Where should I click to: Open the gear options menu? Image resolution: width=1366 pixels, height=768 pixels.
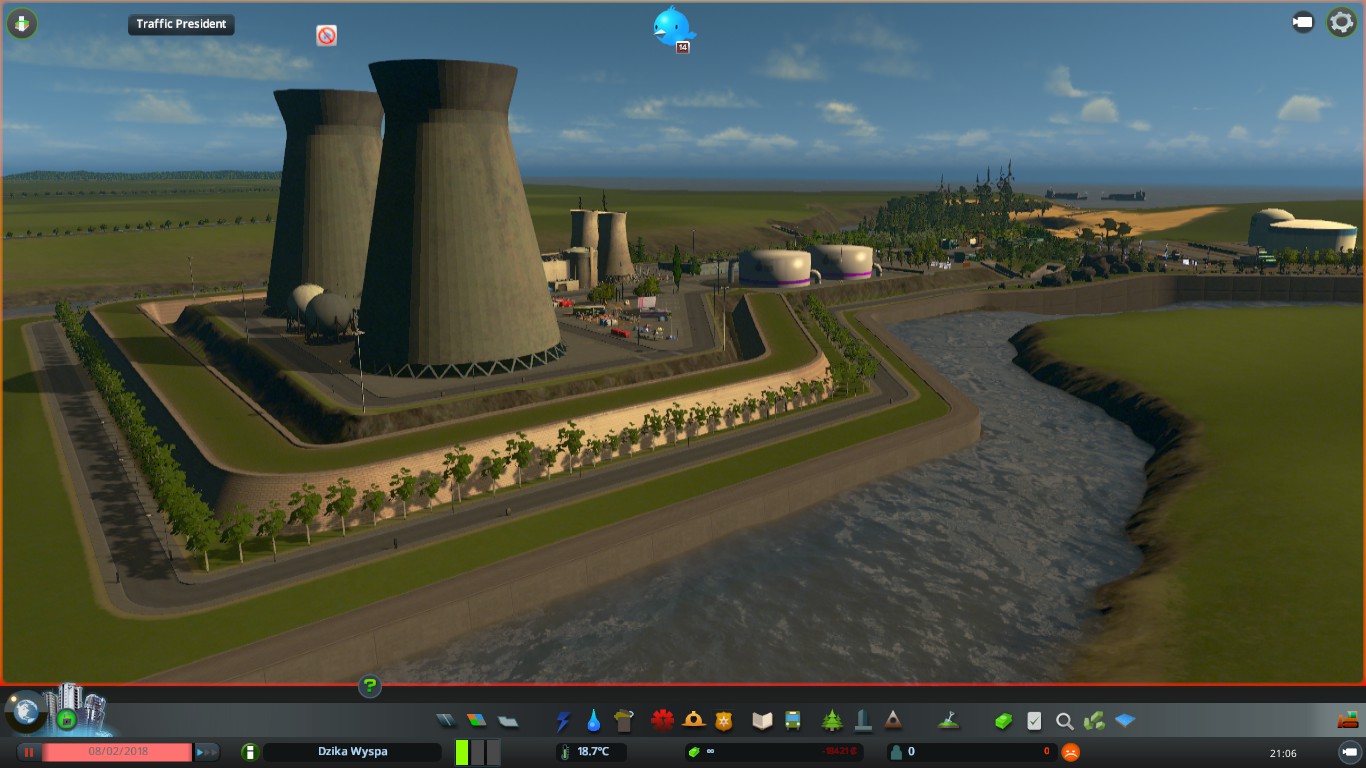click(x=1341, y=23)
